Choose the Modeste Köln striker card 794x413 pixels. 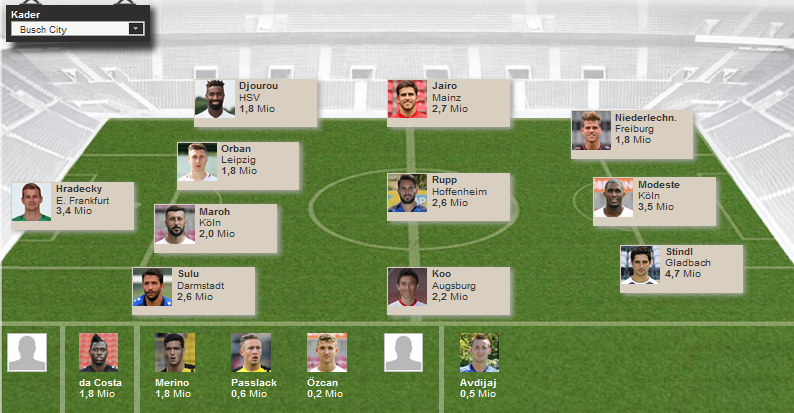coord(654,198)
